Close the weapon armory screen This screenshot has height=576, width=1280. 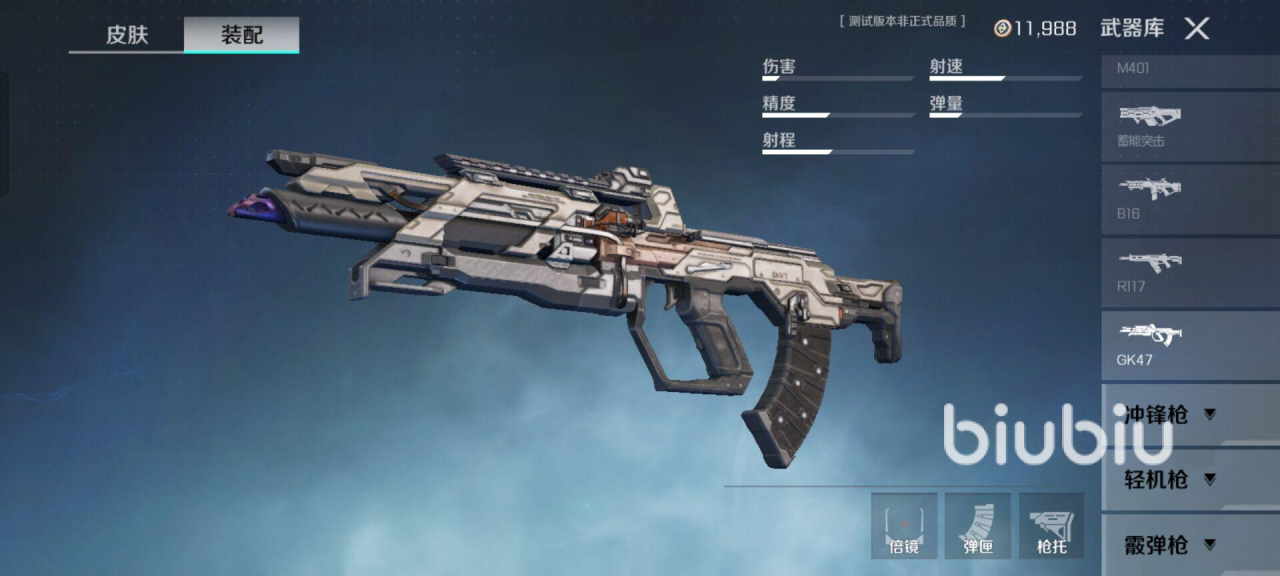[x=1197, y=29]
